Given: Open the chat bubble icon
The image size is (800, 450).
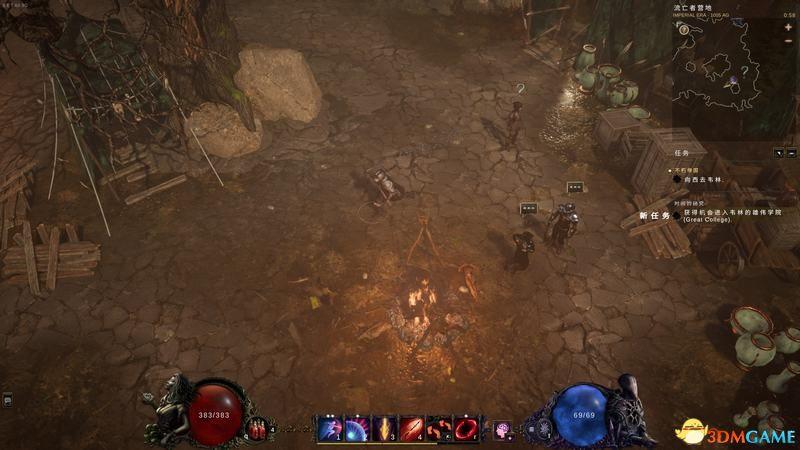Looking at the screenshot, I should (x=7, y=401).
